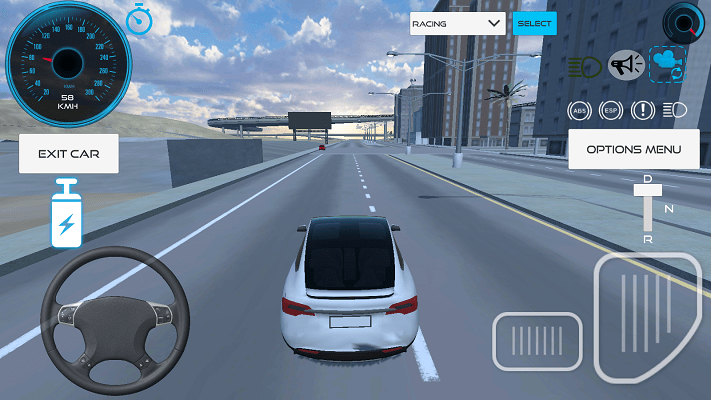Tap the gas accelerator pedal
The image size is (711, 400).
click(x=645, y=317)
